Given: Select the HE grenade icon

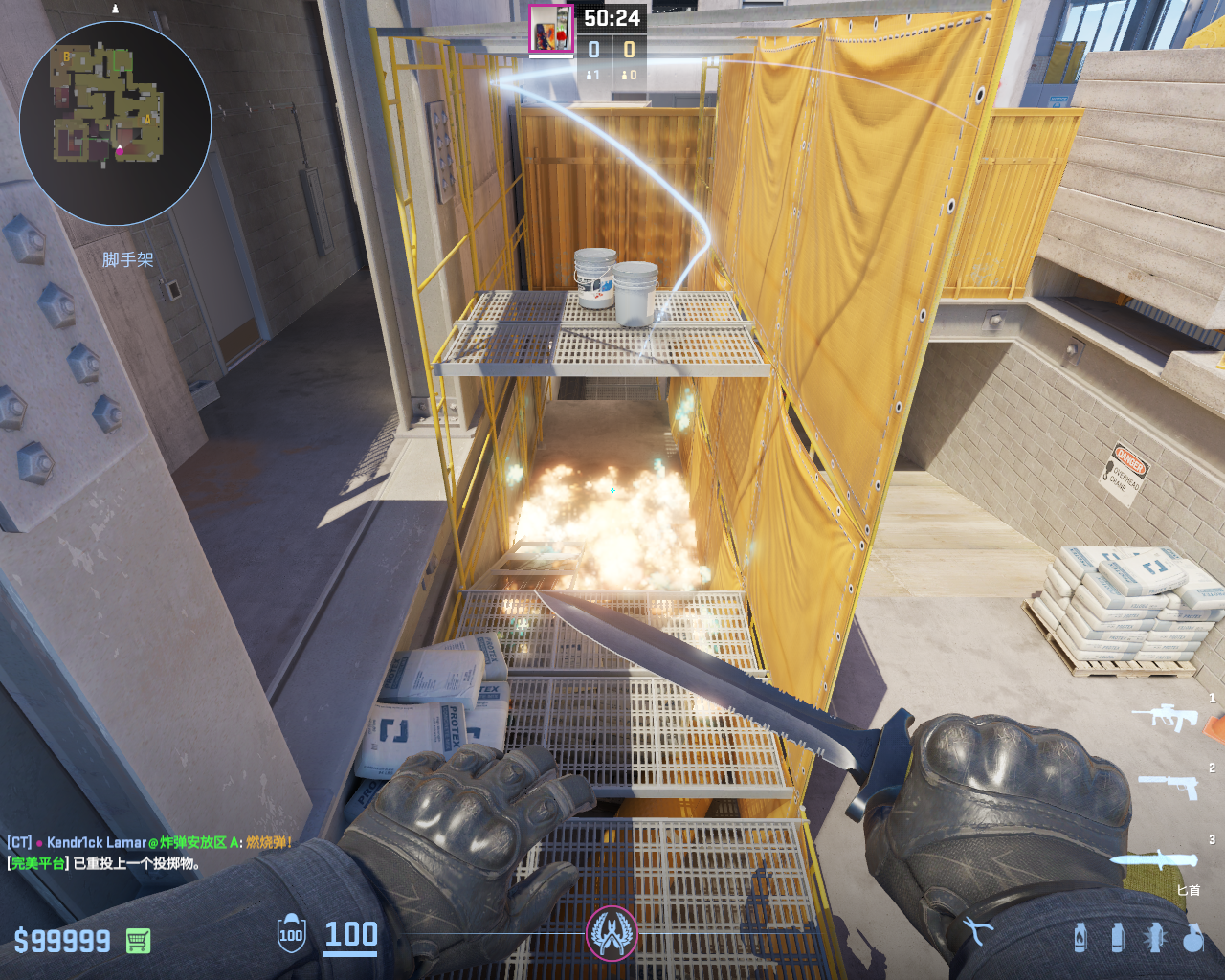Looking at the screenshot, I should pyautogui.click(x=1192, y=938).
